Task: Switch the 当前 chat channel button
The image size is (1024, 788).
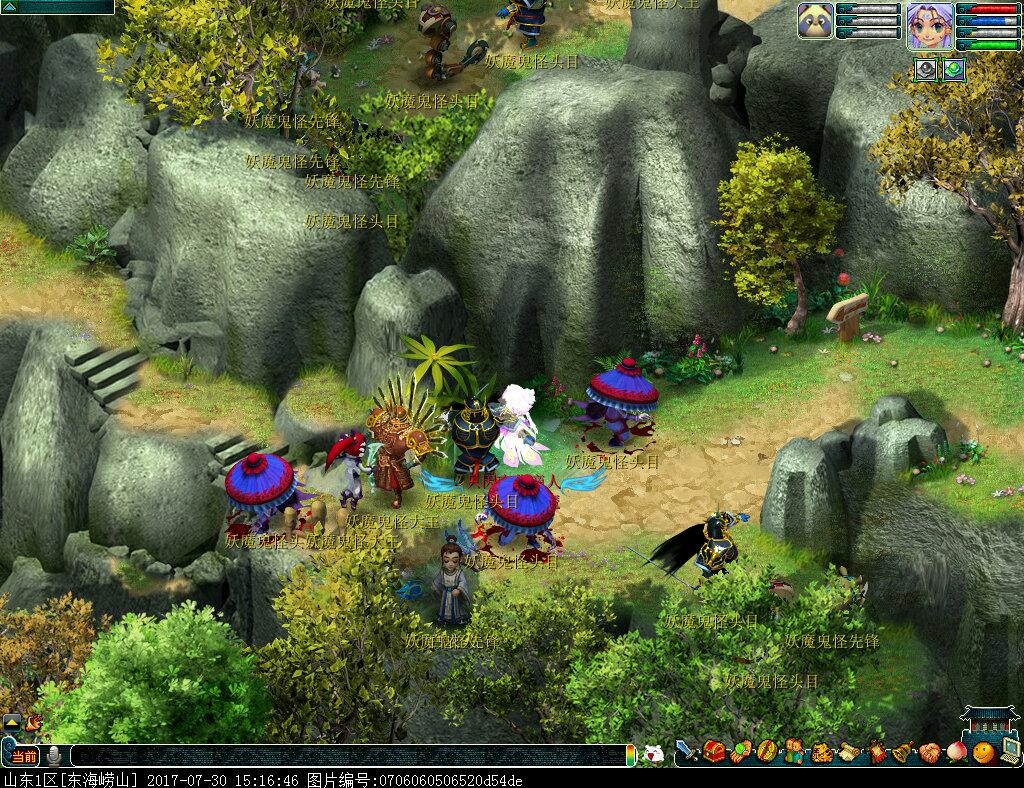Action: [23, 755]
